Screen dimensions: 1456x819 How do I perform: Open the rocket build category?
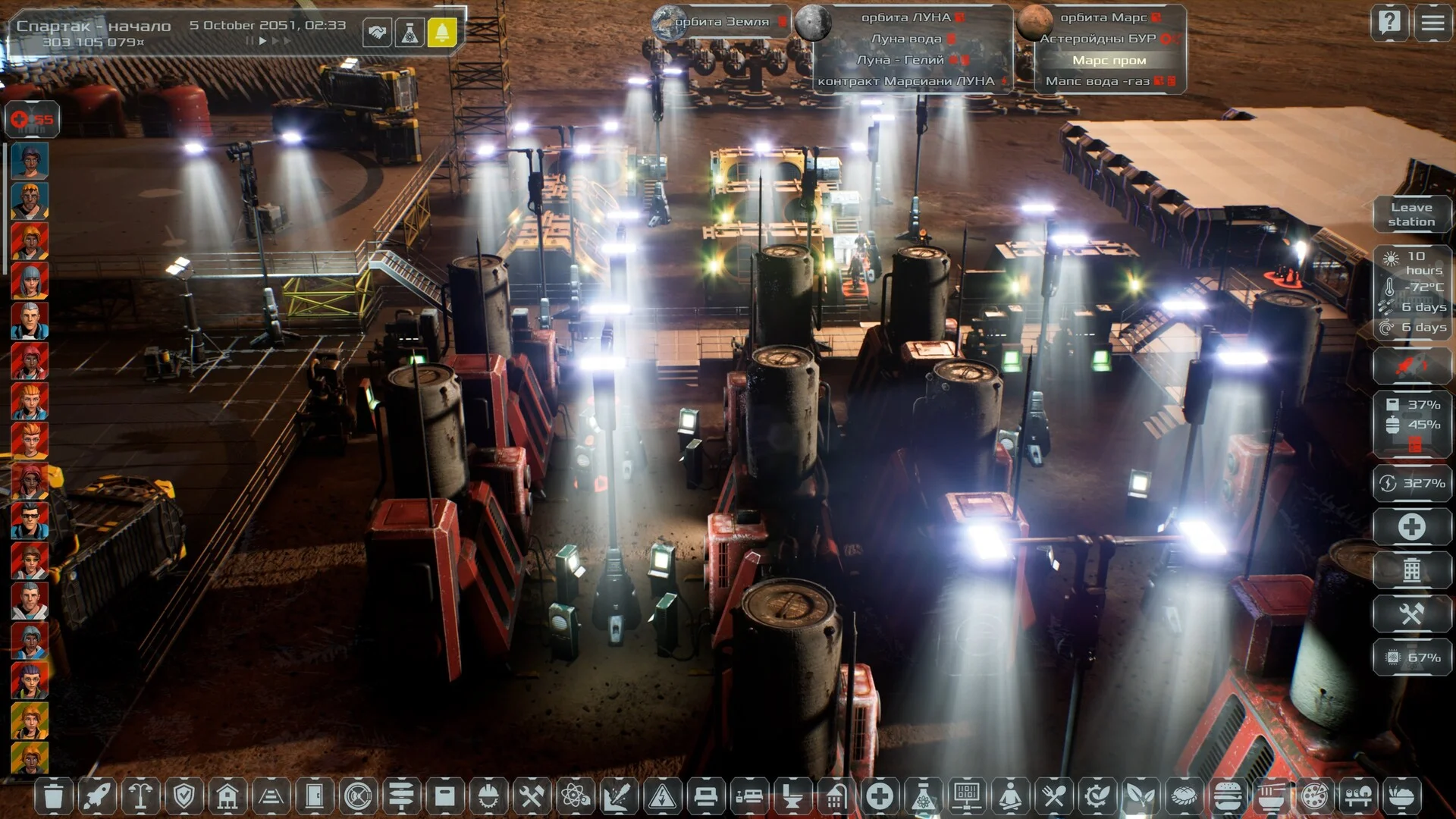click(x=97, y=796)
